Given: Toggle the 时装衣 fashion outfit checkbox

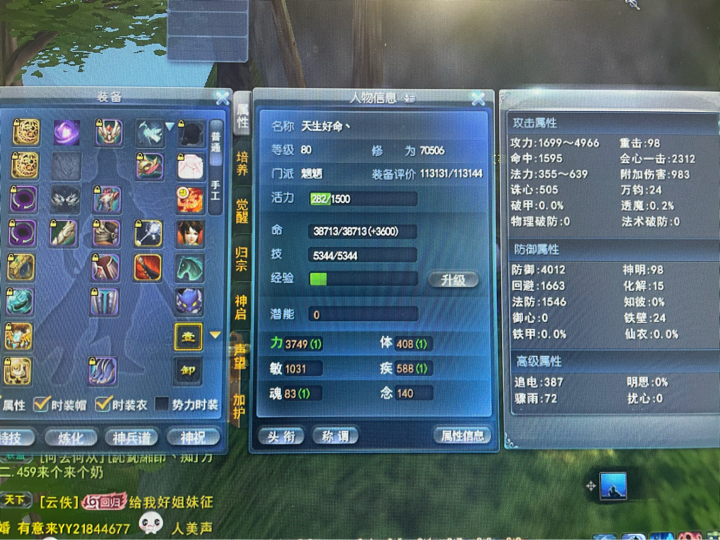Looking at the screenshot, I should click(x=100, y=405).
